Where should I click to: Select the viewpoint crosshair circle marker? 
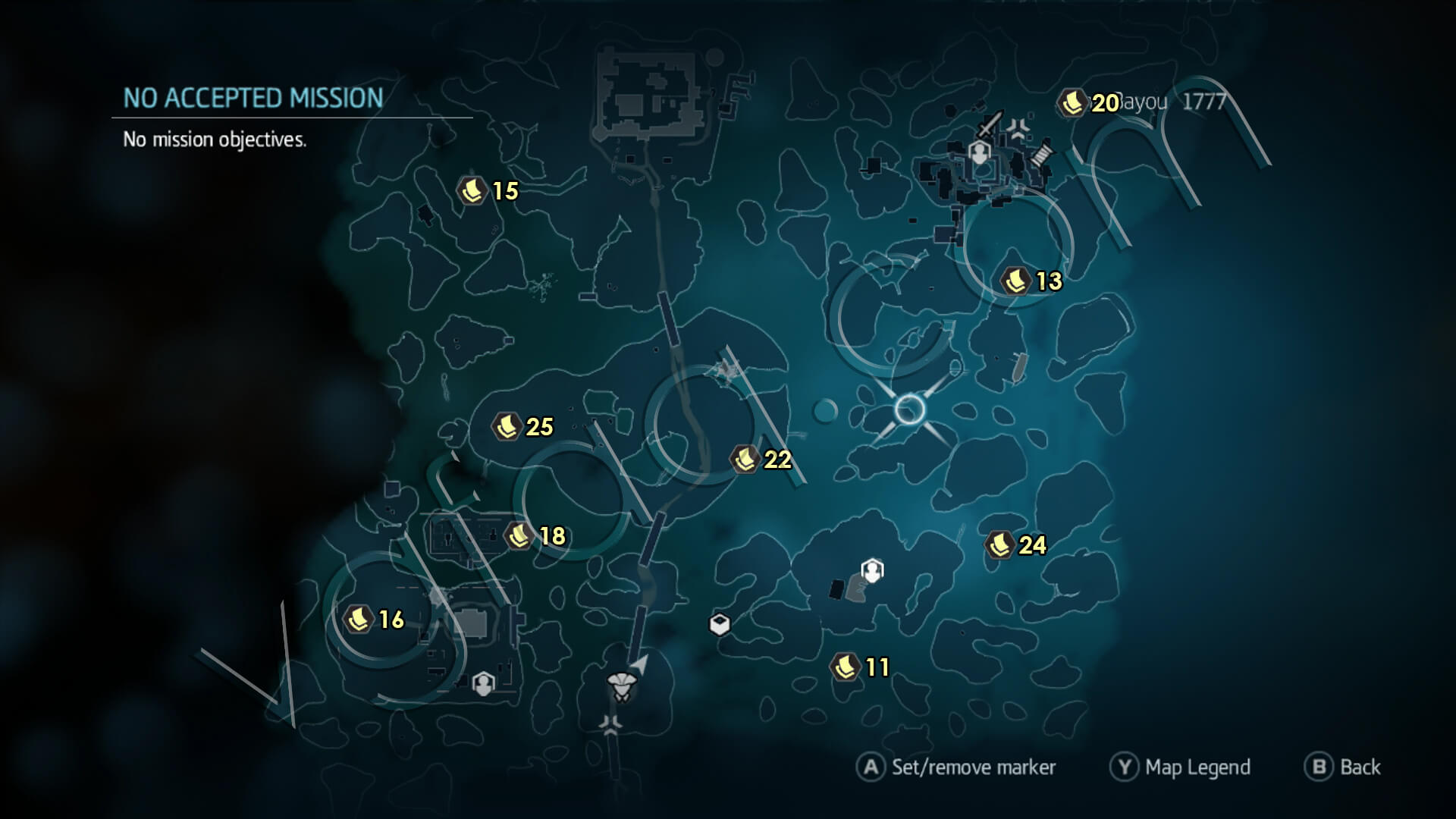pyautogui.click(x=909, y=411)
